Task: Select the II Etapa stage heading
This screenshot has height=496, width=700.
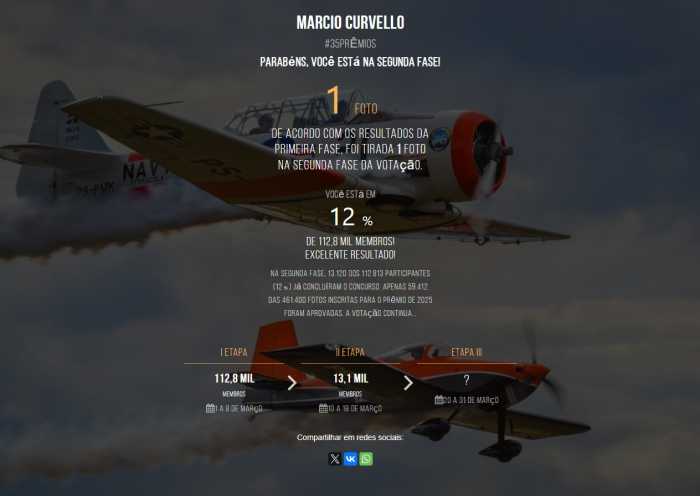Action: point(350,352)
